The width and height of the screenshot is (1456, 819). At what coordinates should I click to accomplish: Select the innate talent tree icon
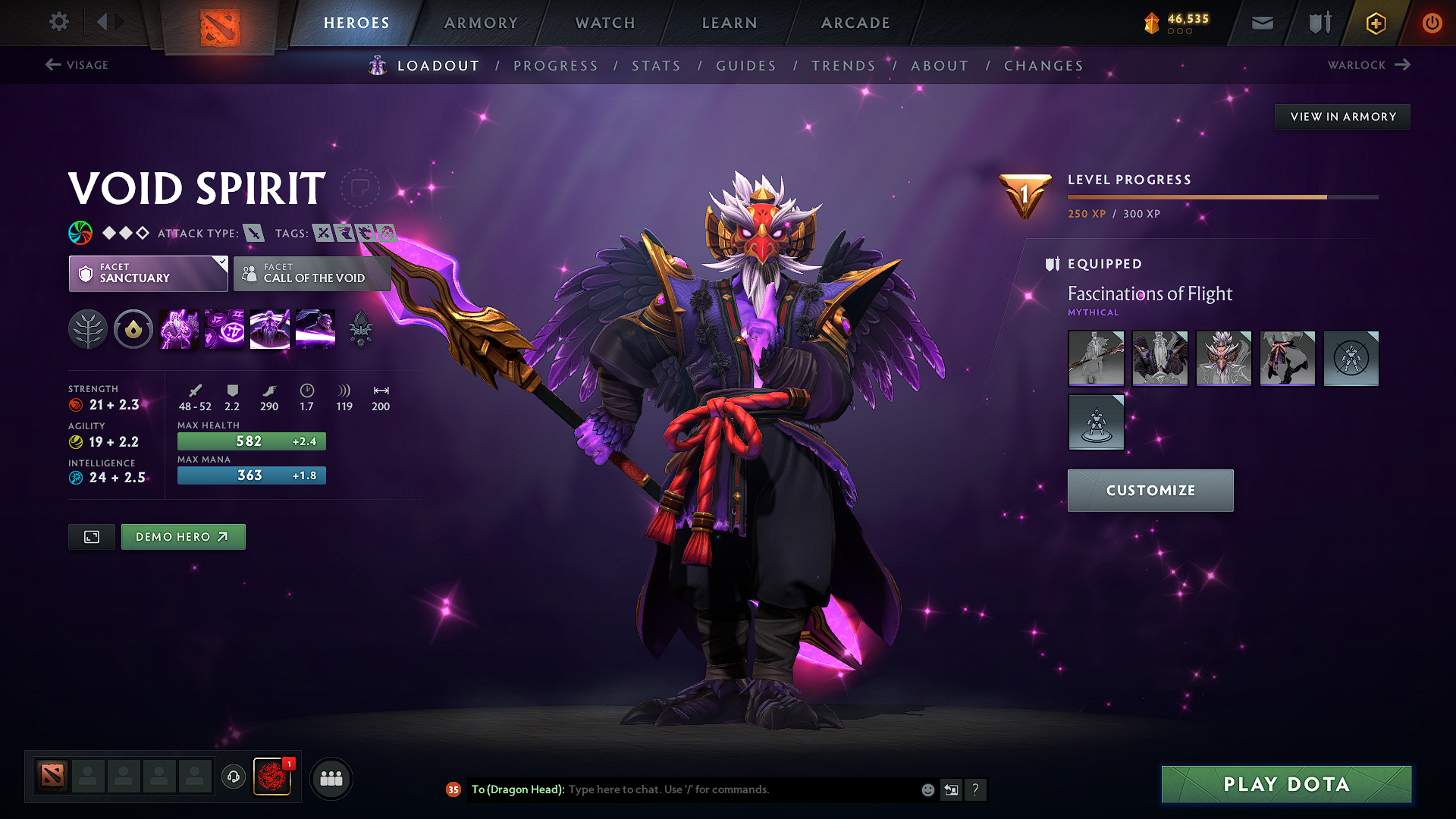click(x=87, y=328)
